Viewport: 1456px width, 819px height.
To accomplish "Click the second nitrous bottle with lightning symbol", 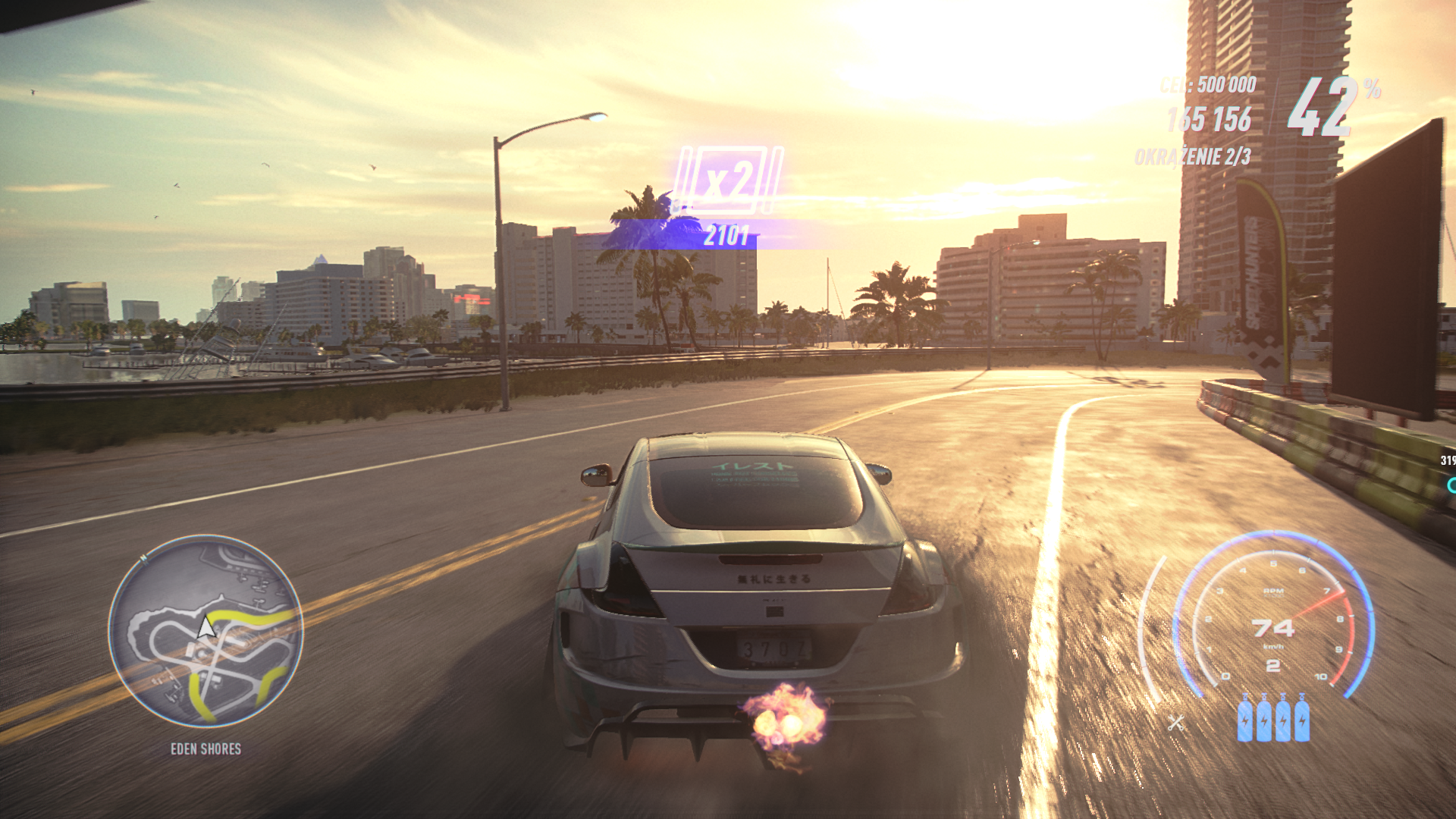I will tap(1264, 723).
